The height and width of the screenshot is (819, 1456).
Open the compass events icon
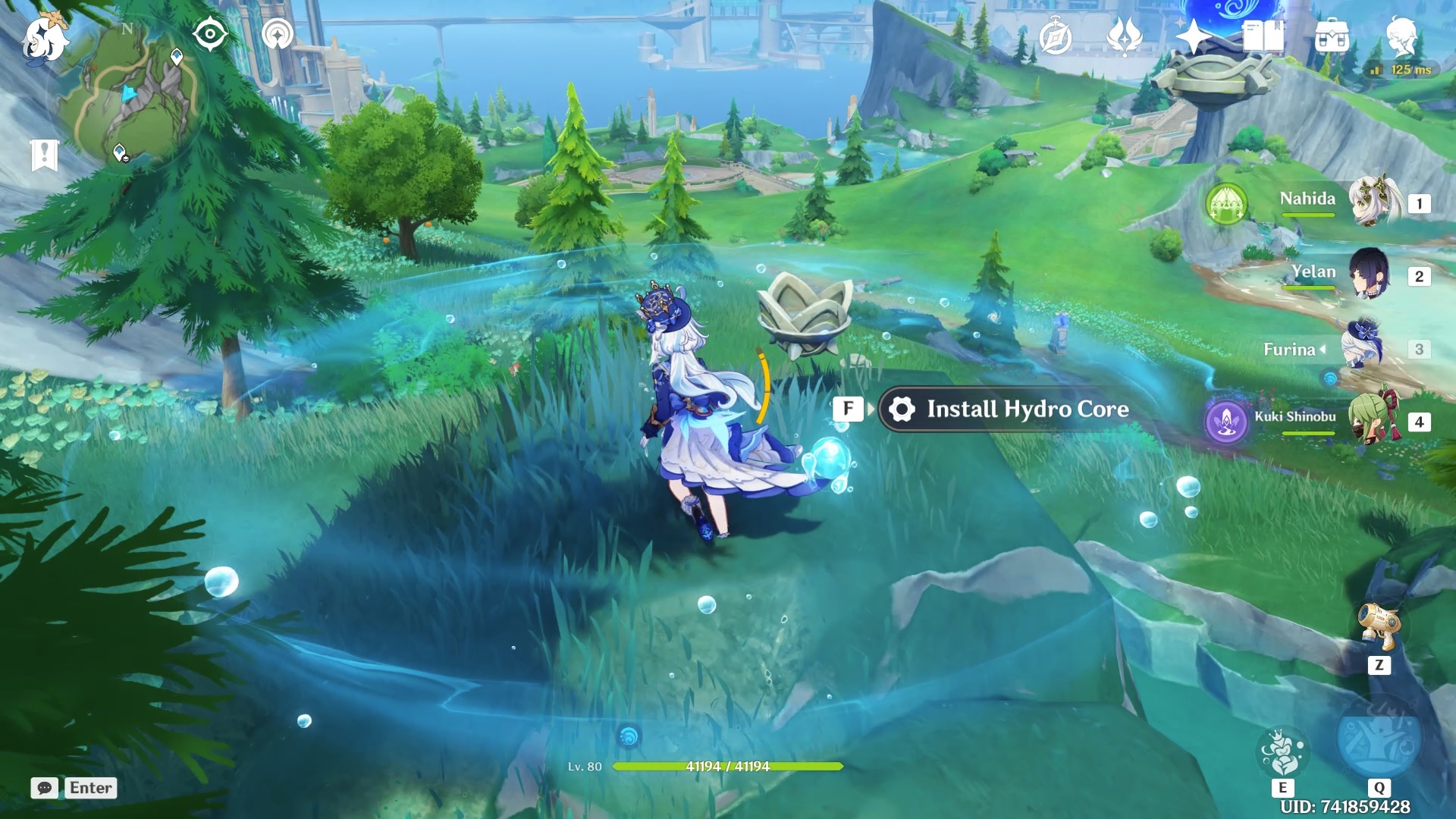1055,37
